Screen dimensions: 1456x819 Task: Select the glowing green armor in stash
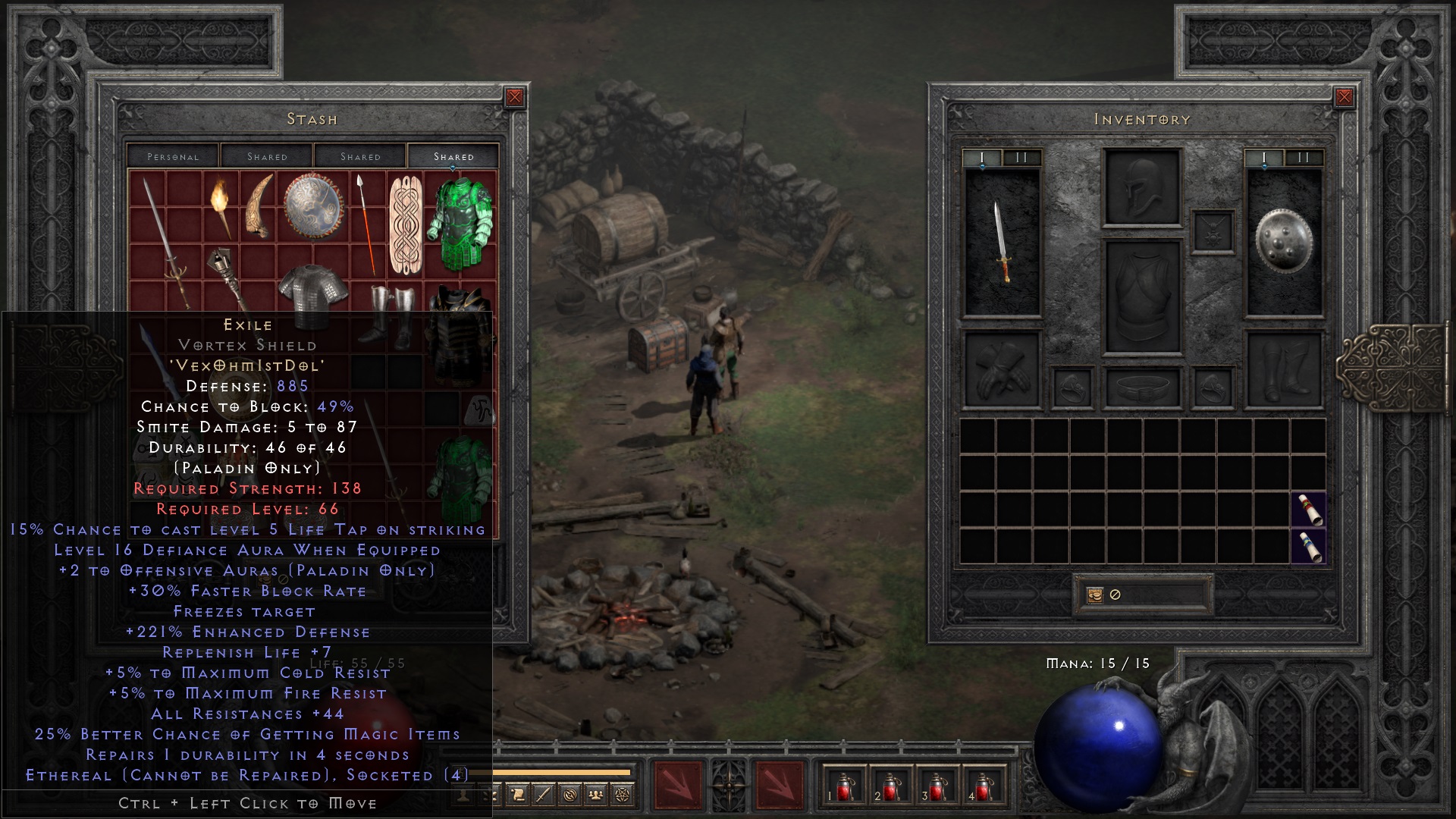(x=460, y=224)
